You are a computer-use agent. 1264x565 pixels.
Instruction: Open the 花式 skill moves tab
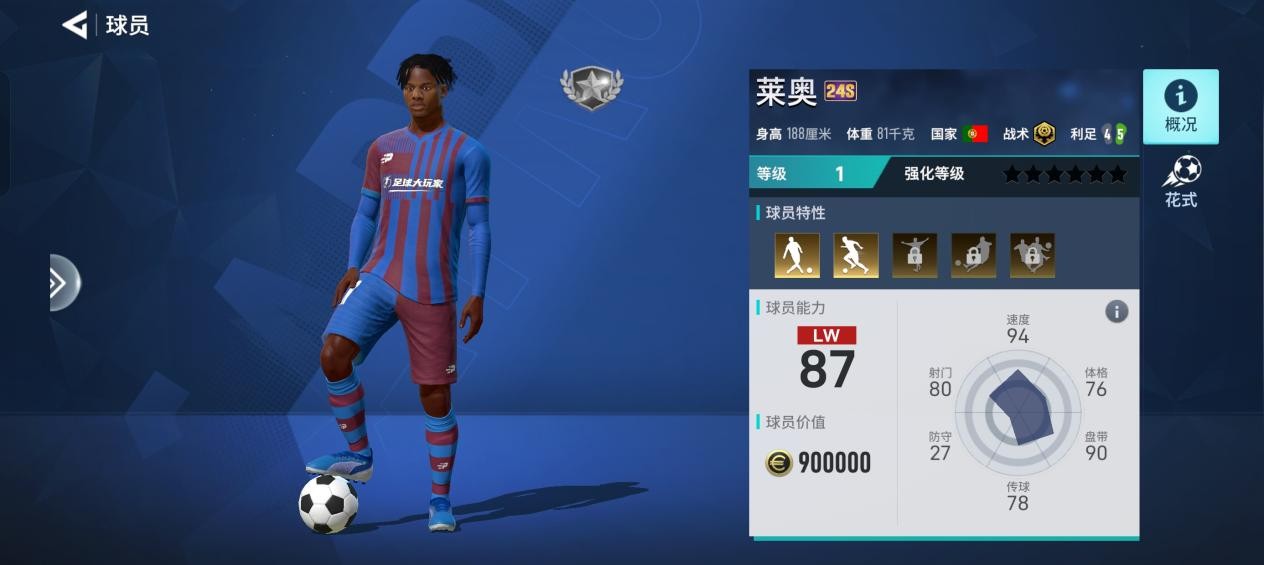1180,181
